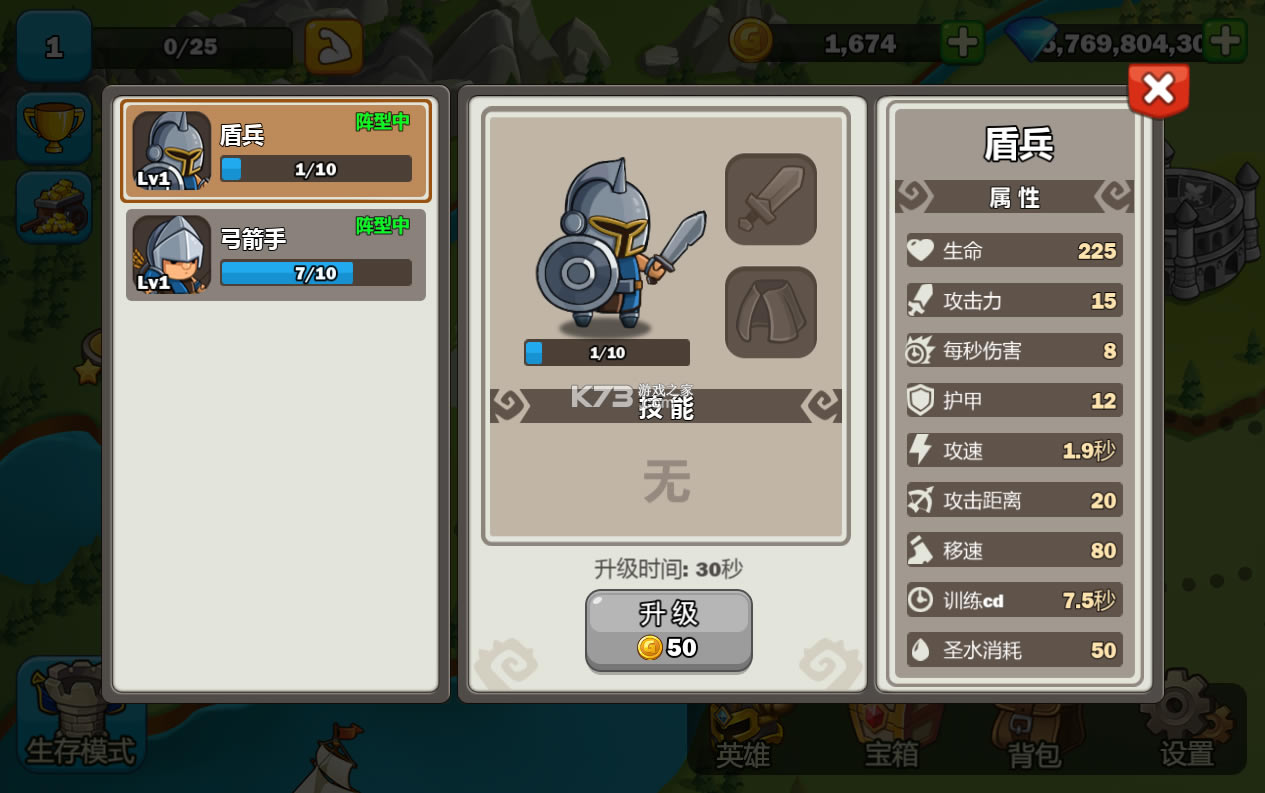
Task: Close the unit panel with red X
Action: tap(1158, 90)
